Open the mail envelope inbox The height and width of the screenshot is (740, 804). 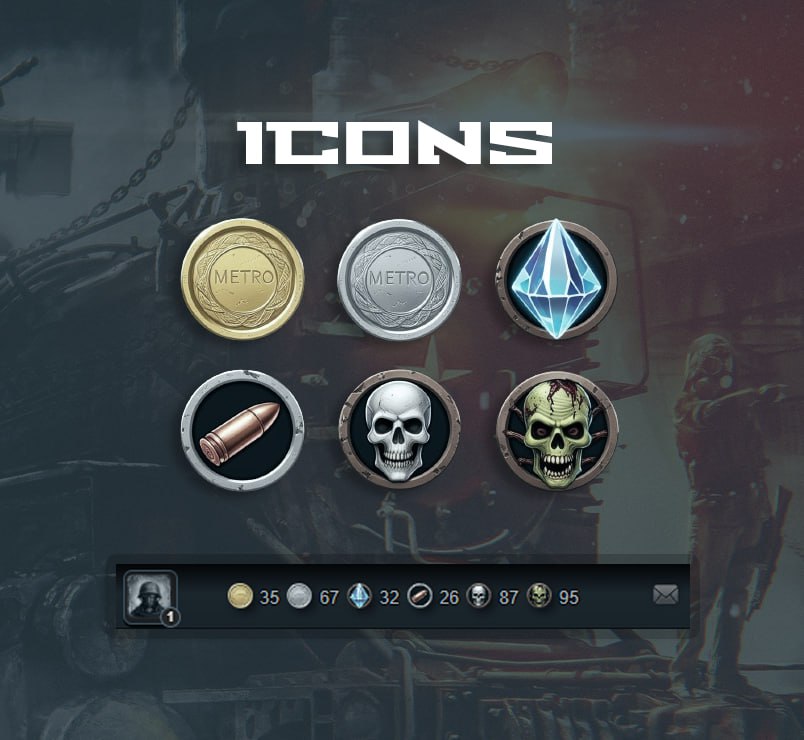[665, 596]
